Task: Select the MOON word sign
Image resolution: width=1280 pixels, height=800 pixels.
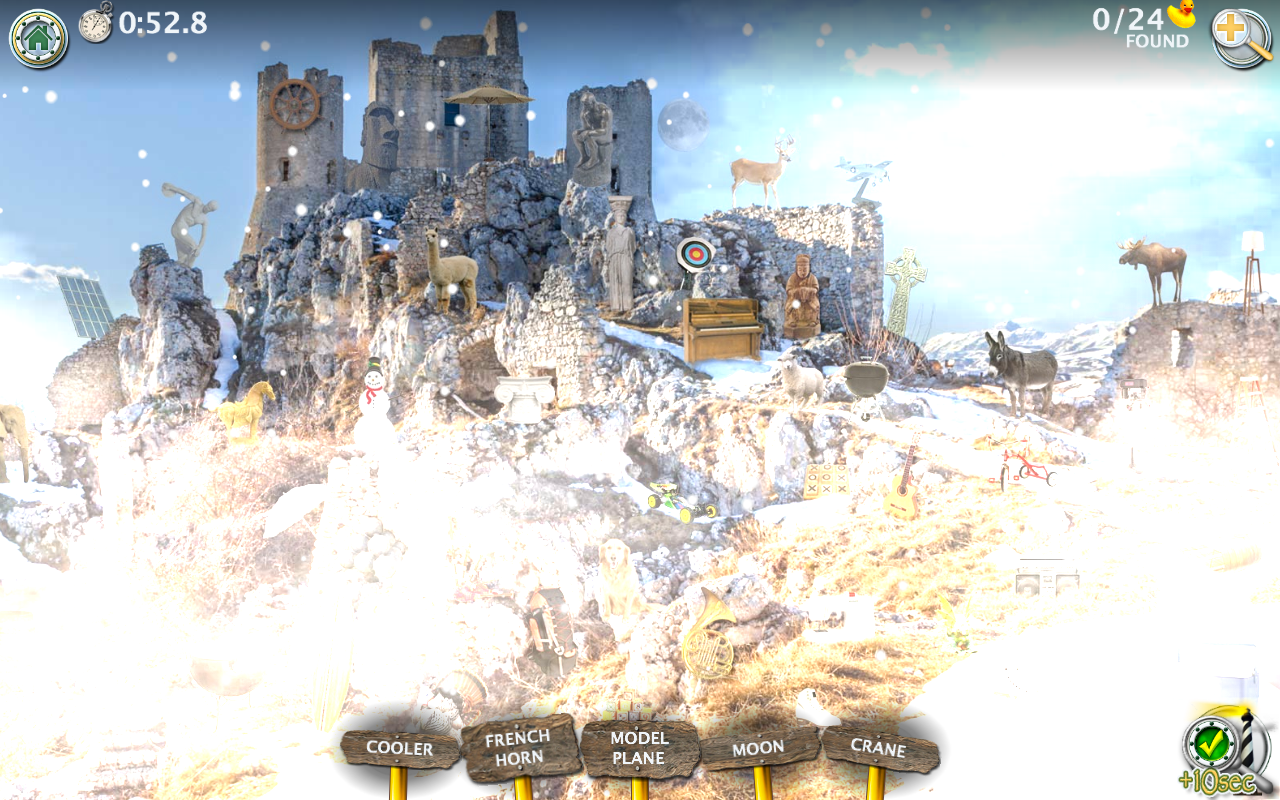Action: point(760,746)
